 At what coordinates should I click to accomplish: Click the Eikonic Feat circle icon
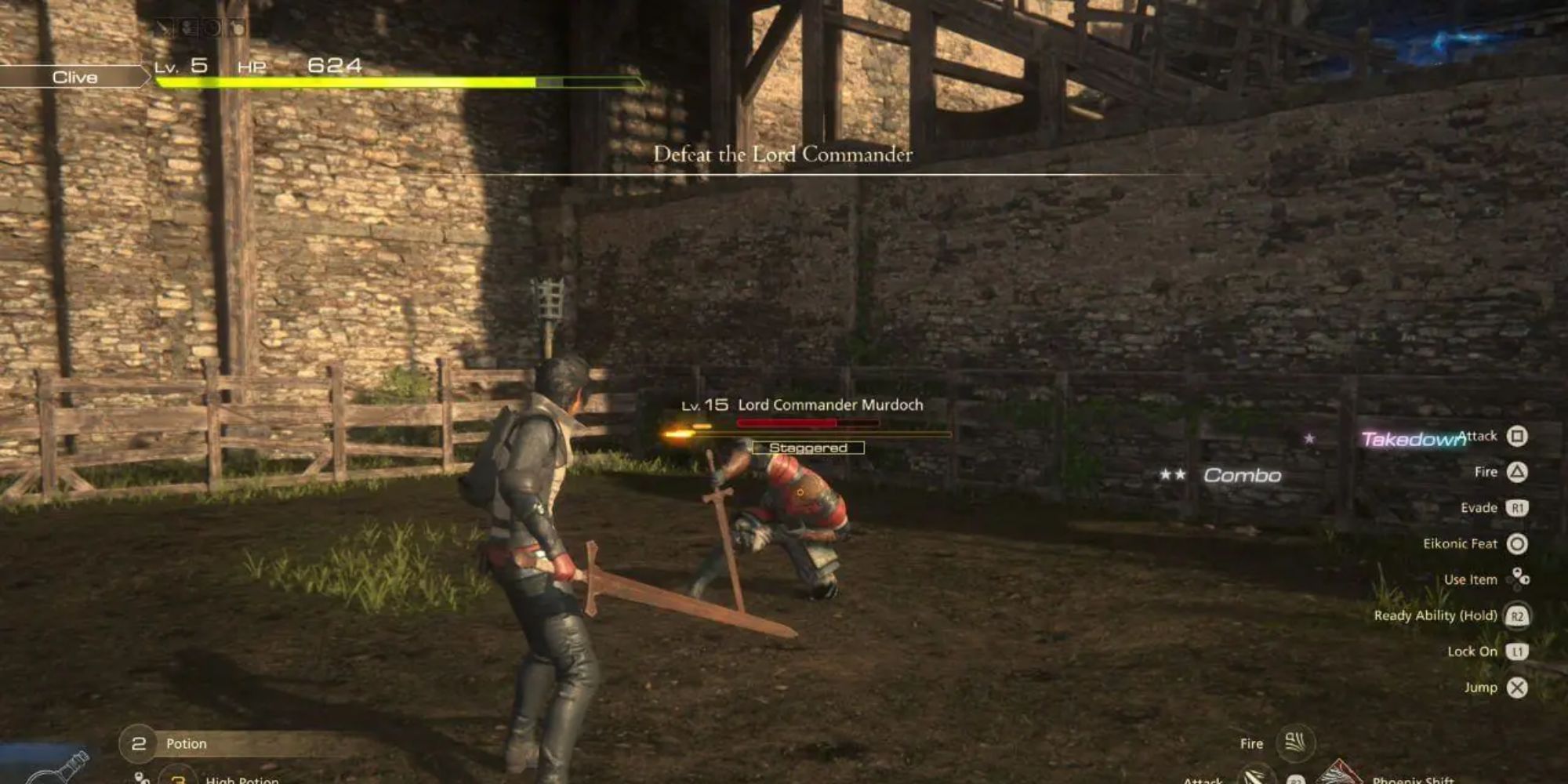pos(1516,543)
